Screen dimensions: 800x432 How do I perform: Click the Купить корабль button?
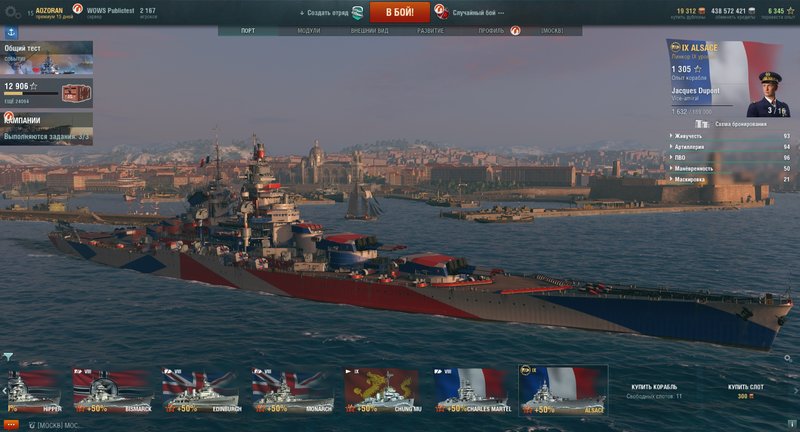[x=654, y=387]
